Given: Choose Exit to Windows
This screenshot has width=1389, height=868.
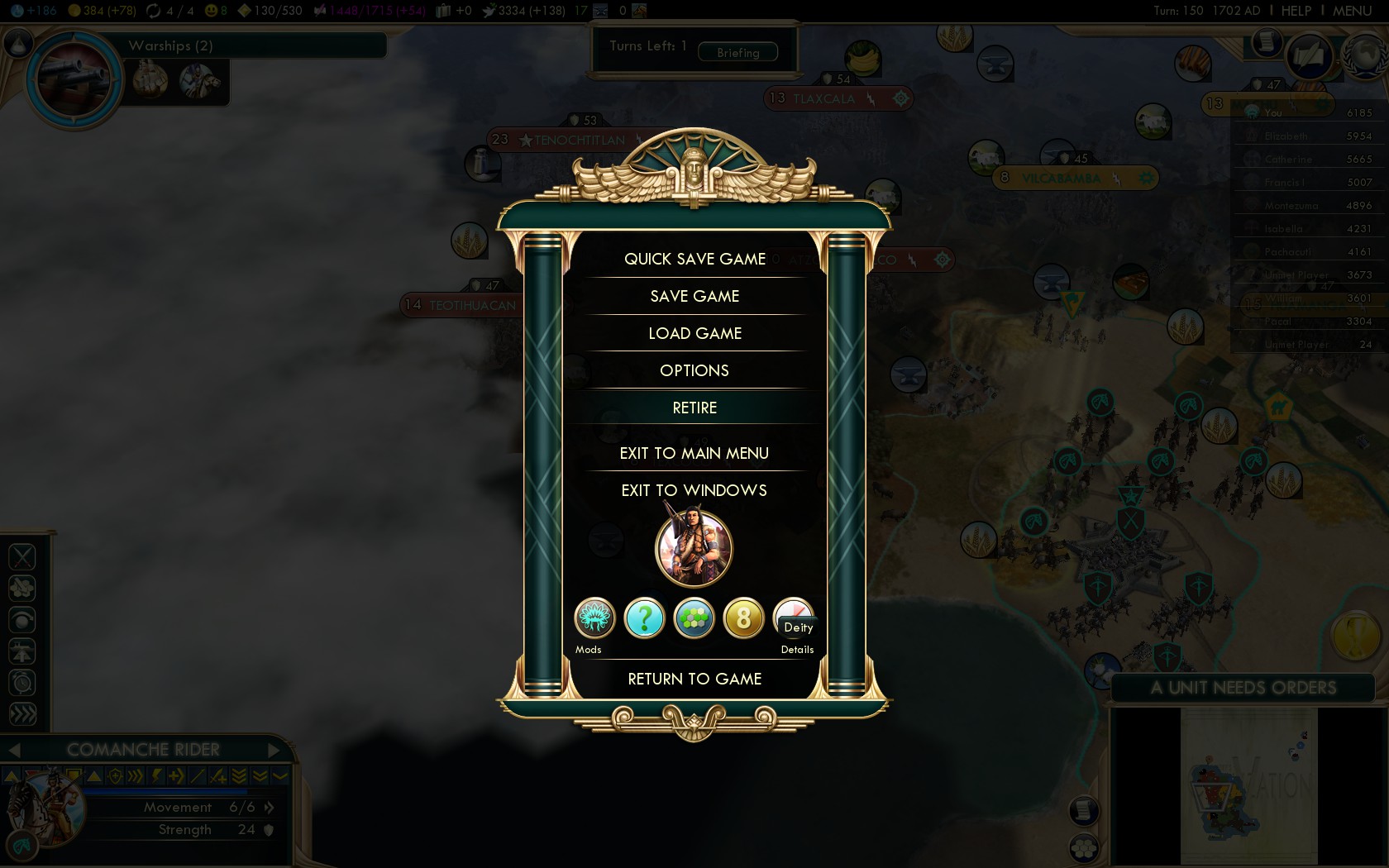Looking at the screenshot, I should coord(694,491).
